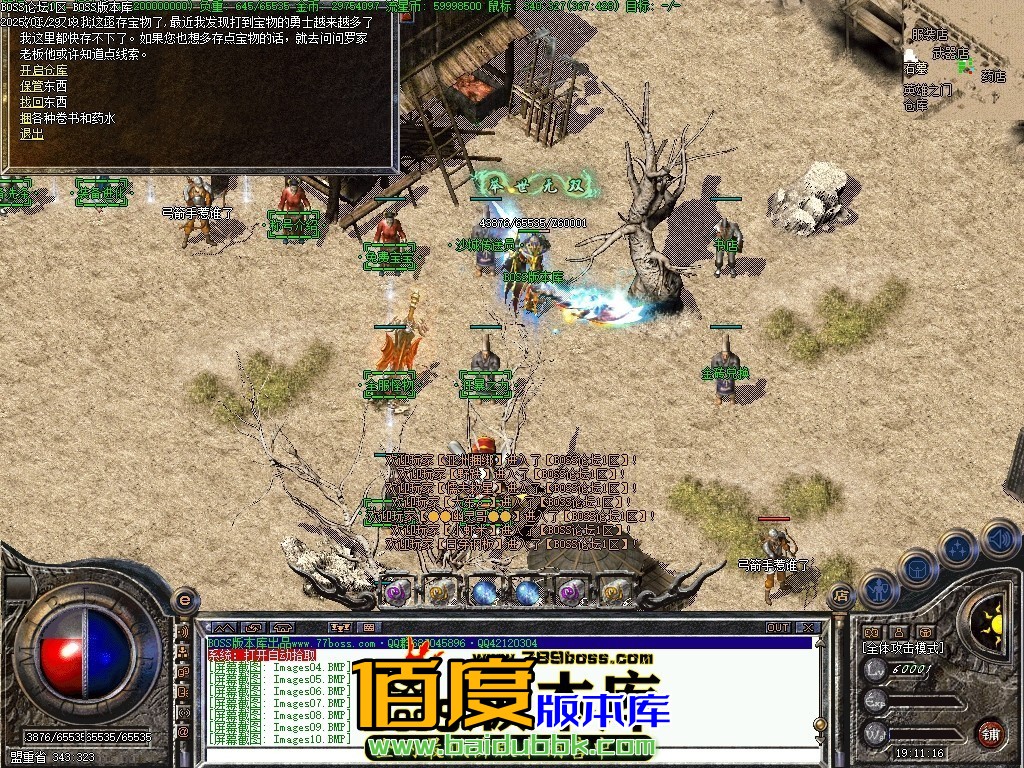Choose the 找回东西 dialogue option
1024x768 pixels.
44,102
